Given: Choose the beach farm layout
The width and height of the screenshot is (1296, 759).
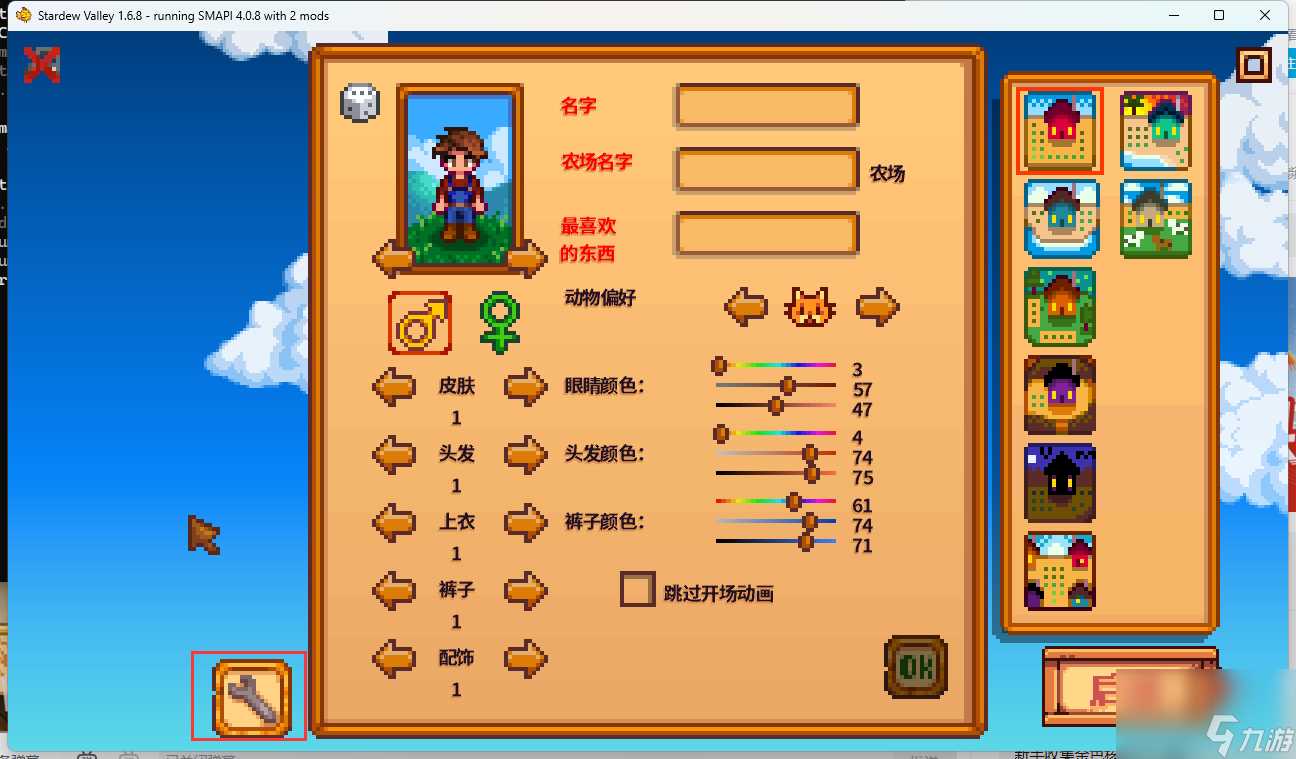Looking at the screenshot, I should (1156, 130).
